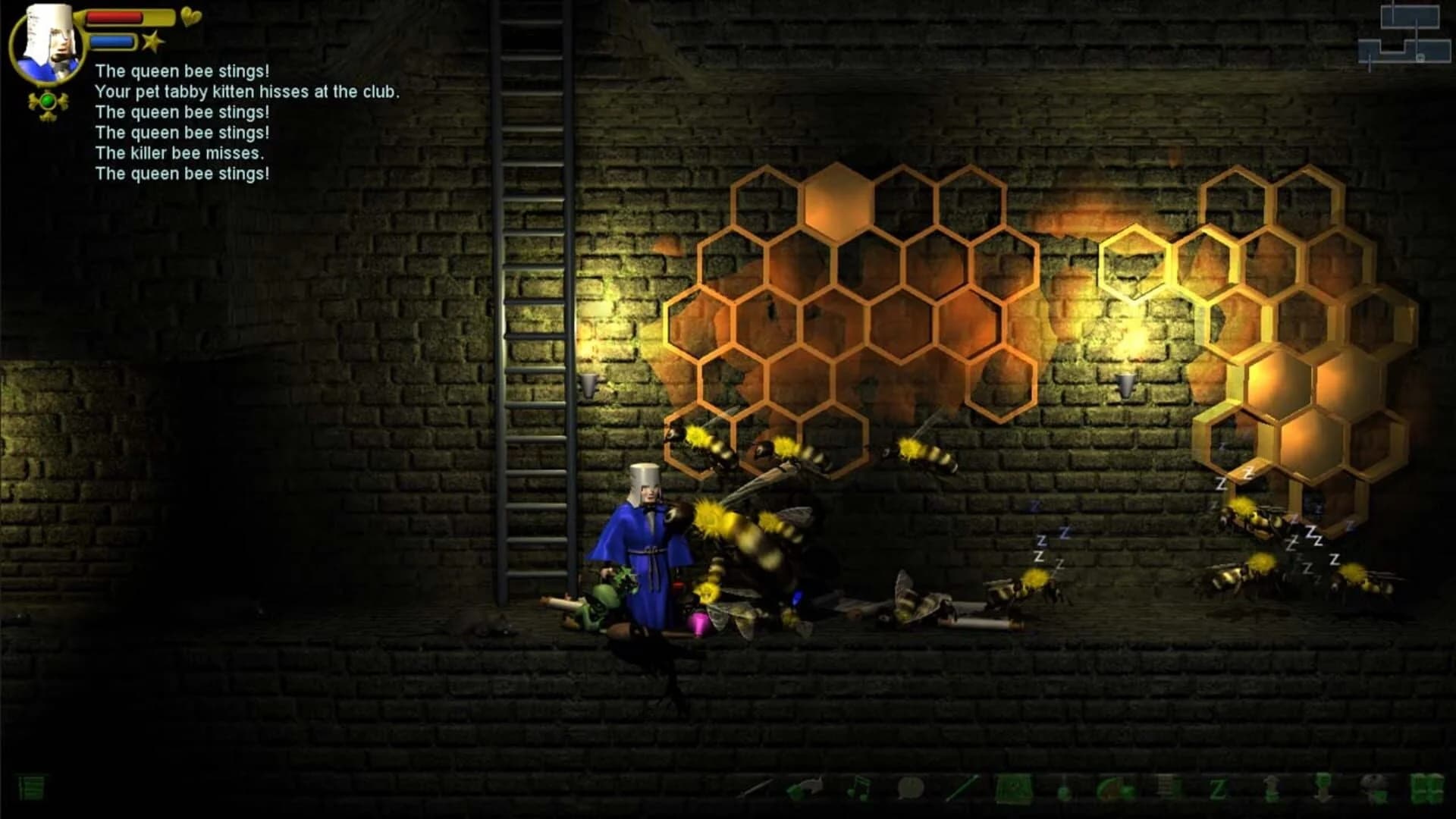This screenshot has width=1456, height=819.
Task: Click the grab hand icon near the book icon
Action: pos(1372,789)
